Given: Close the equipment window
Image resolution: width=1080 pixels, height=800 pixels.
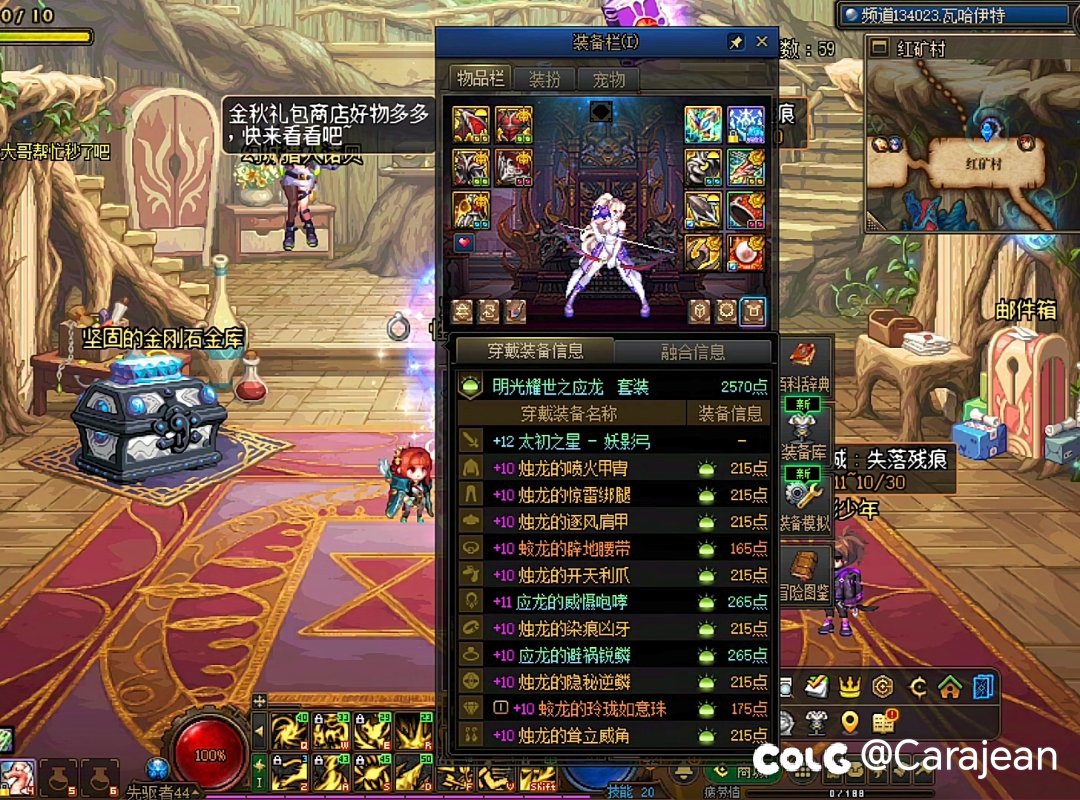Looking at the screenshot, I should pos(762,42).
